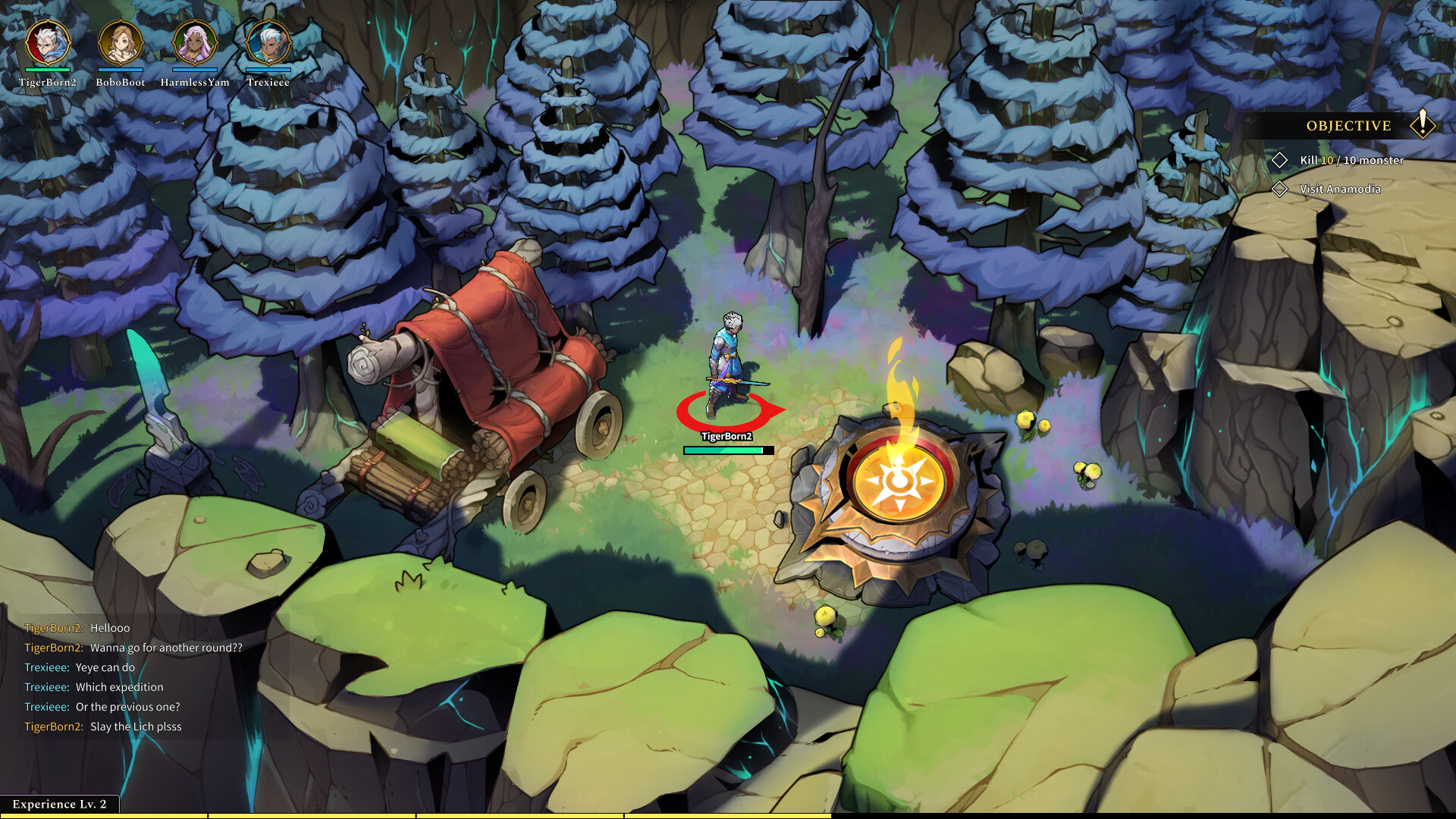Check the Visit Anamodia objective diamond

pos(1280,190)
